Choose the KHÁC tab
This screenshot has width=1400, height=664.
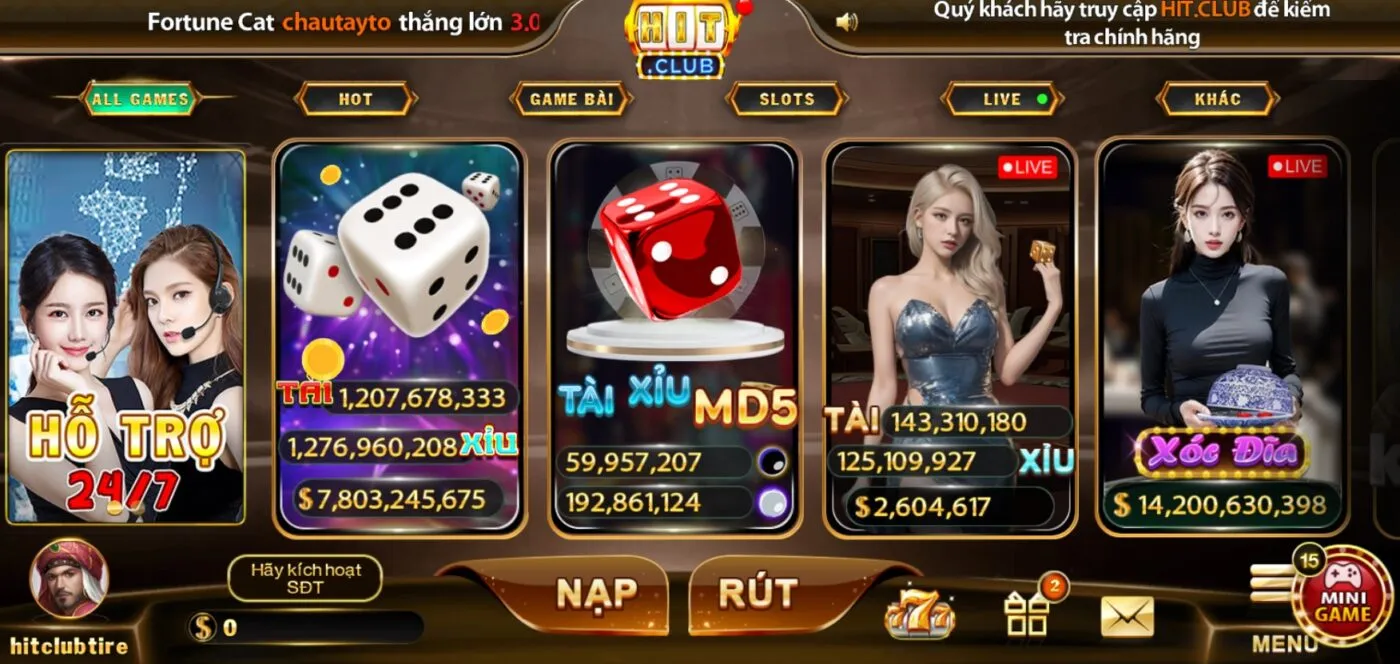1218,99
